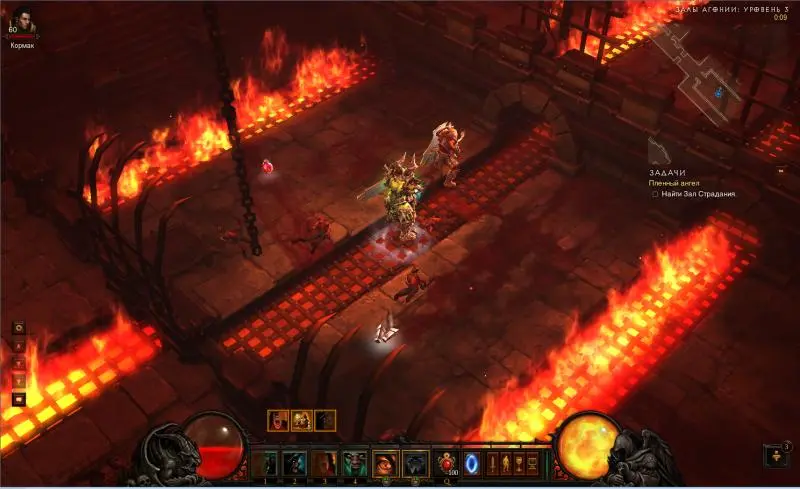Viewport: 800px width, 489px height.
Task: Click the third, dark active buff icon
Action: [325, 421]
